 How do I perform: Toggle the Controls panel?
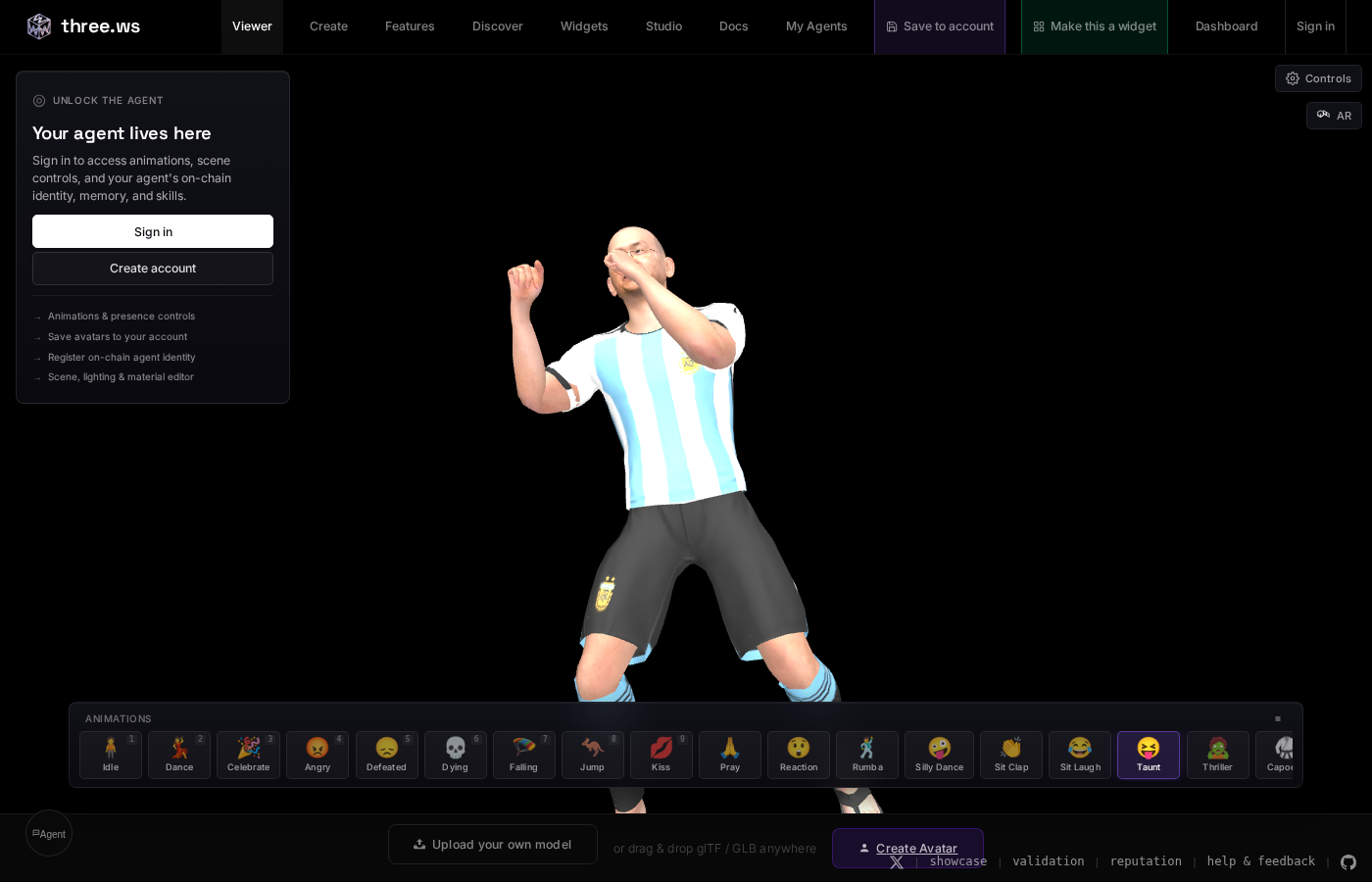pos(1318,78)
